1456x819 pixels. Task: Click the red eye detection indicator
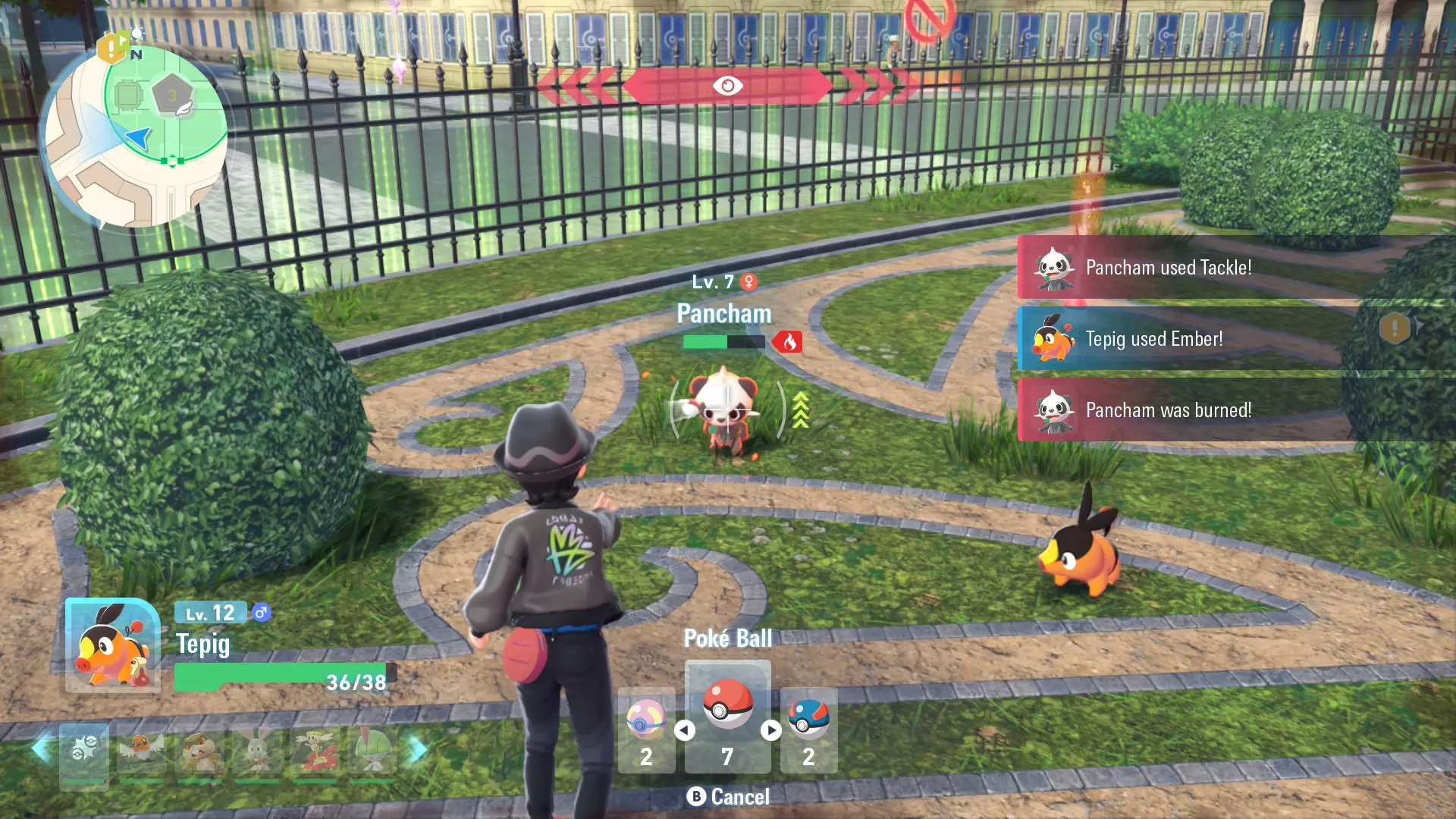coord(727,86)
